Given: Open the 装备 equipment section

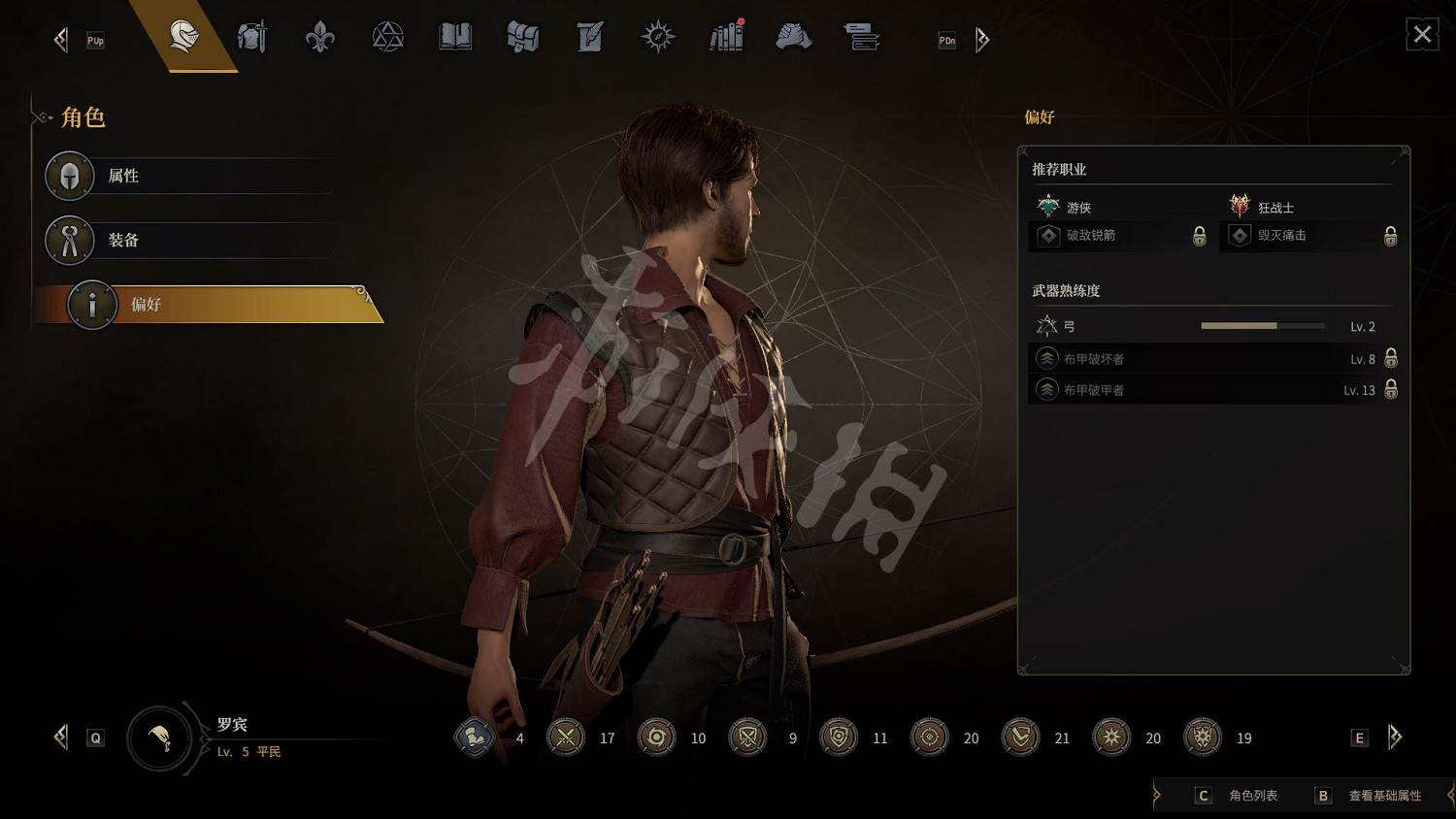Looking at the screenshot, I should click(x=189, y=240).
